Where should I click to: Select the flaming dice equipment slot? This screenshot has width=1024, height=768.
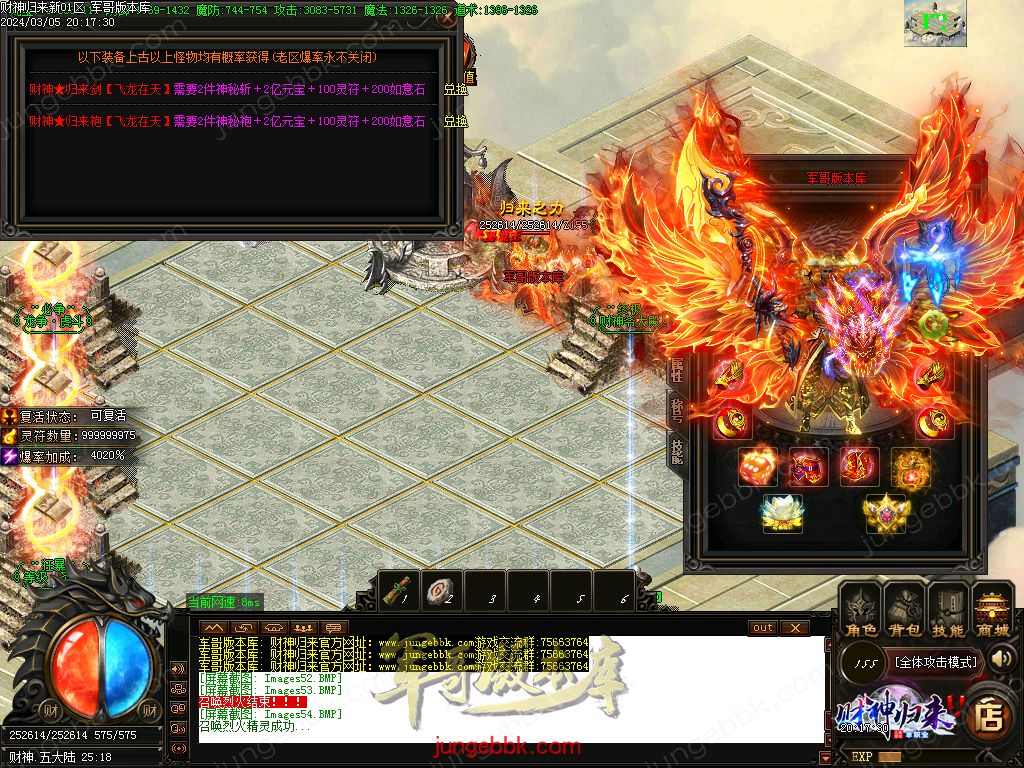[757, 466]
